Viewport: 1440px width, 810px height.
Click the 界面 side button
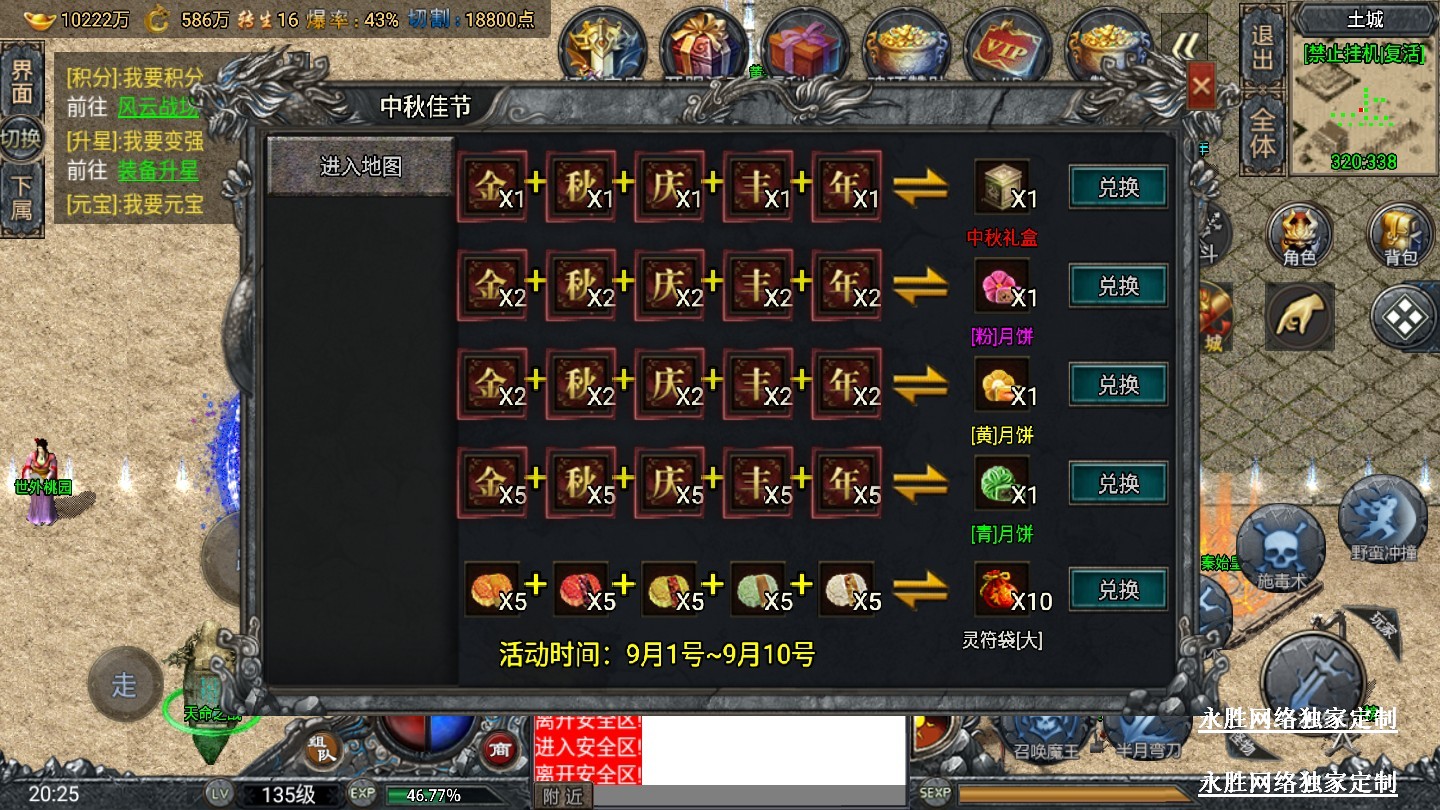coord(21,82)
